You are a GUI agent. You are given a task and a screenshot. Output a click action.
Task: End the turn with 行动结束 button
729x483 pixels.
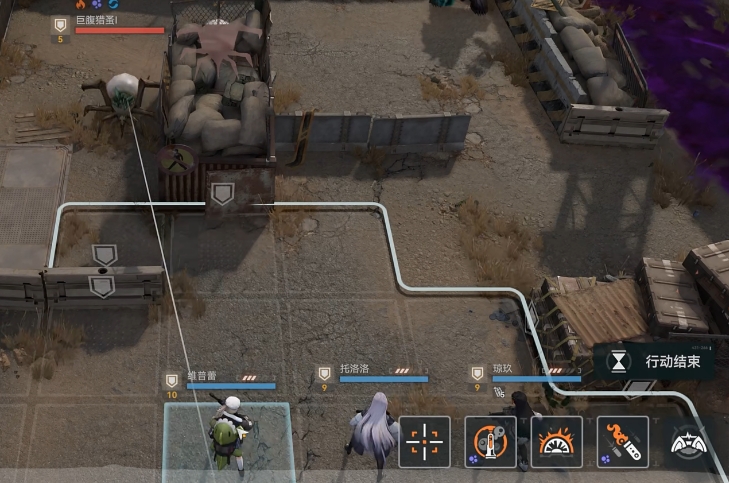point(656,361)
